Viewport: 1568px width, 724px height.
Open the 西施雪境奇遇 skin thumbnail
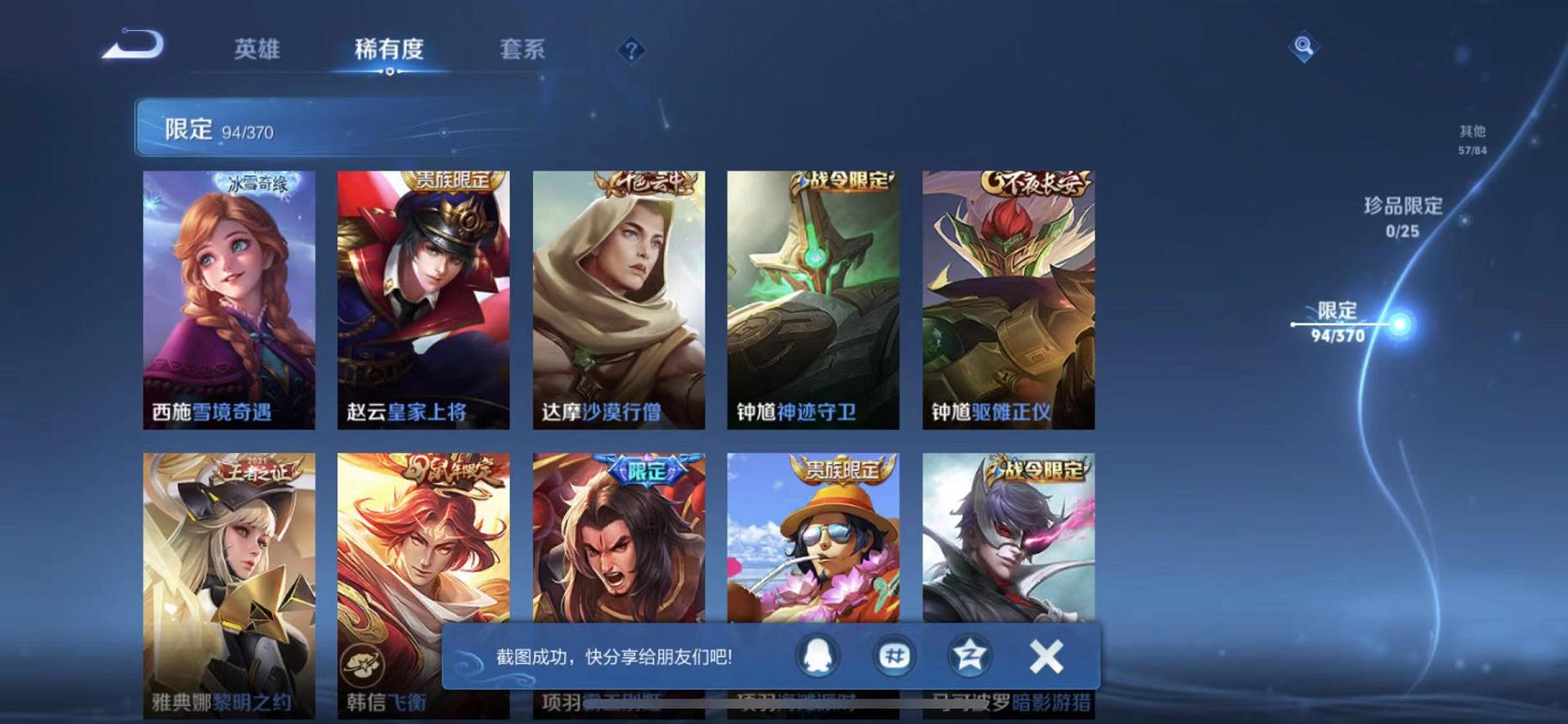click(x=227, y=296)
